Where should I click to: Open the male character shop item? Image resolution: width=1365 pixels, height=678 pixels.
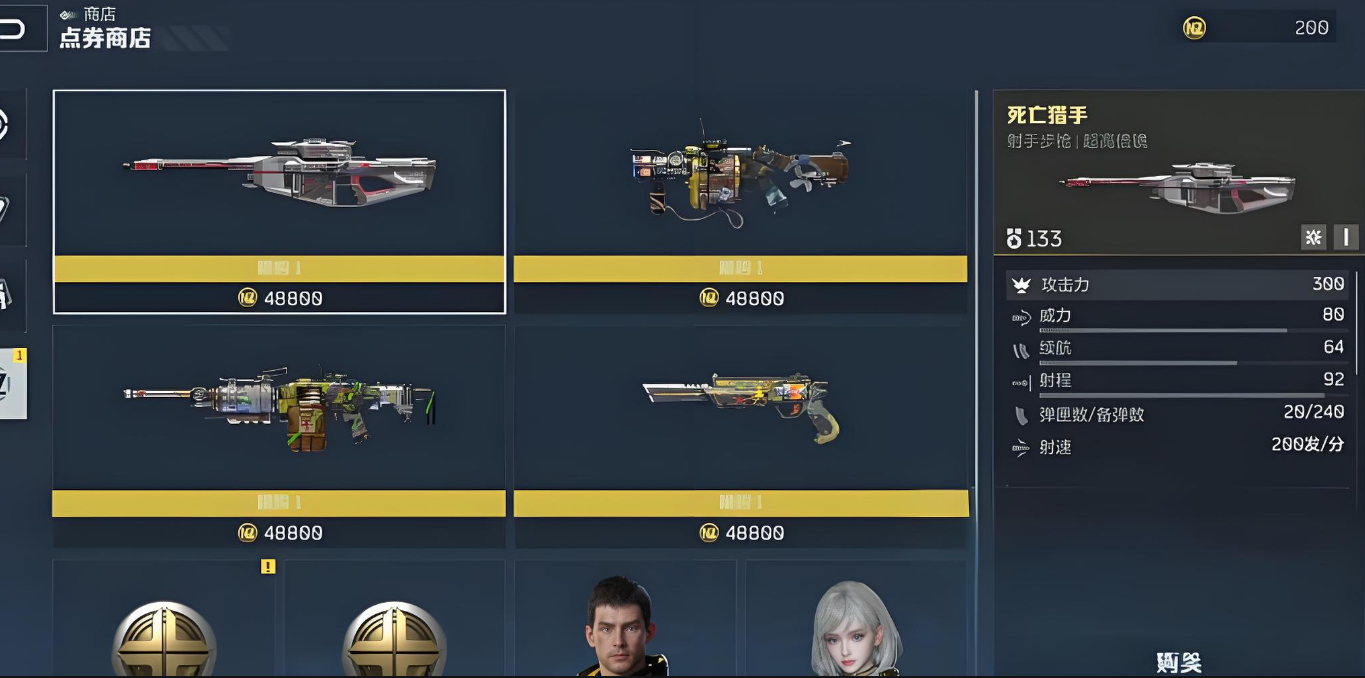coord(625,622)
